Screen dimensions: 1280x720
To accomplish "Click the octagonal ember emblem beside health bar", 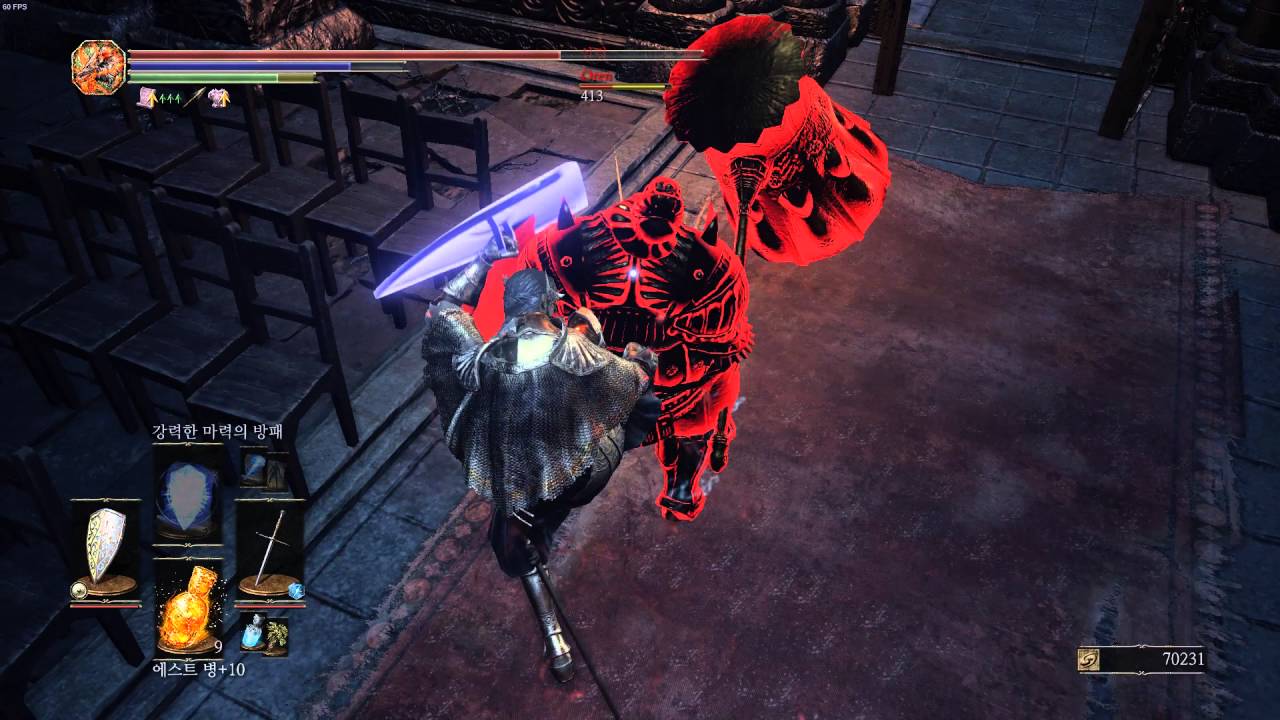I will click(99, 66).
